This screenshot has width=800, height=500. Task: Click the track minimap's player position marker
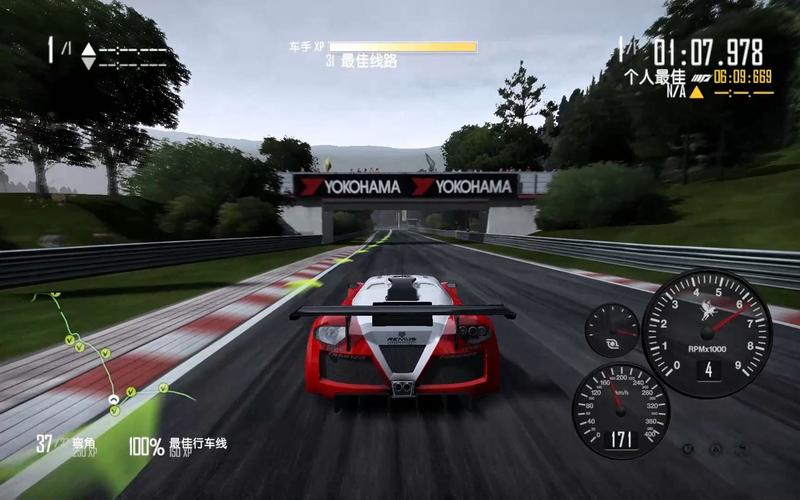click(x=114, y=400)
